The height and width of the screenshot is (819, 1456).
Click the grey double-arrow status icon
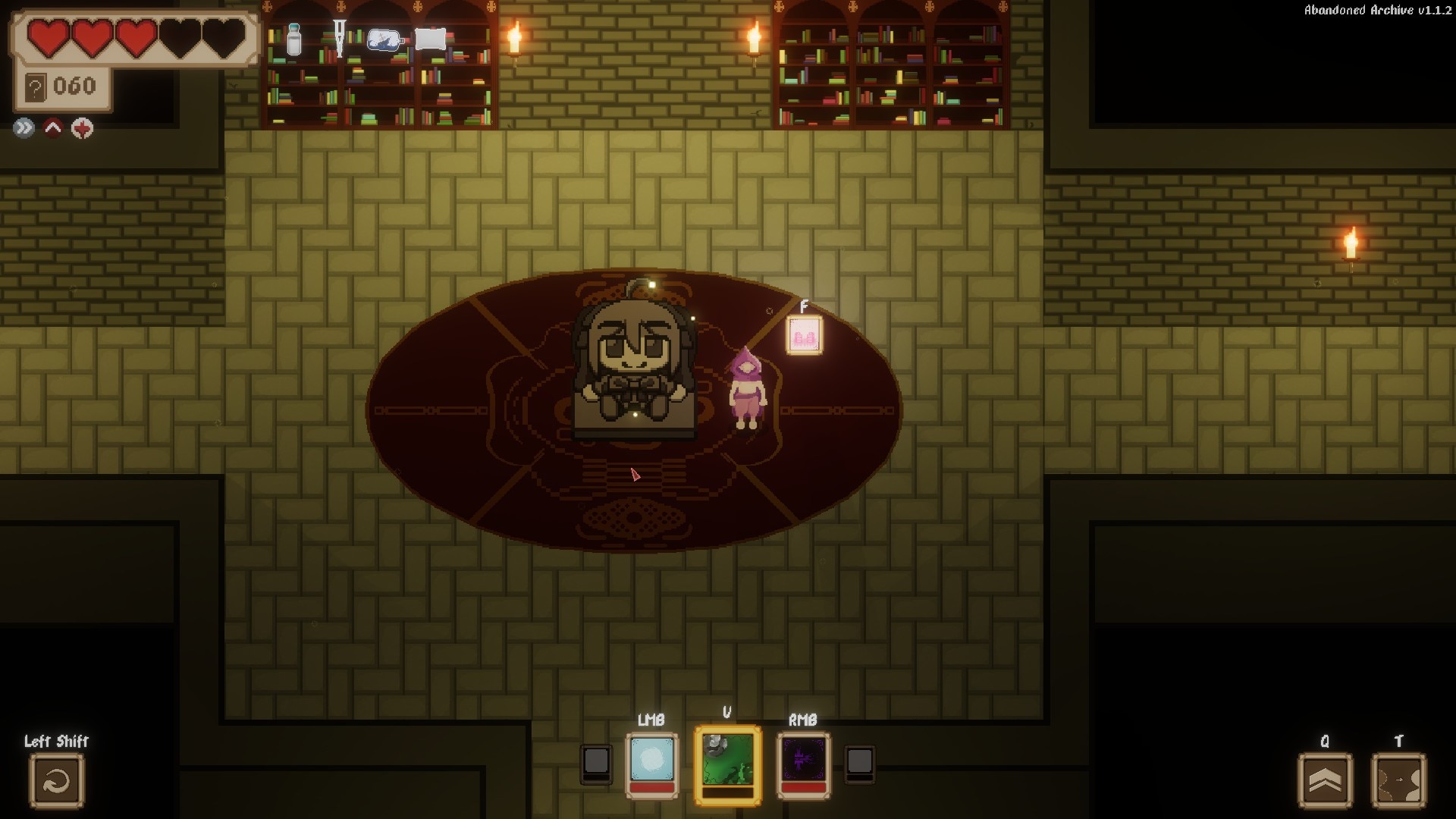pos(24,128)
